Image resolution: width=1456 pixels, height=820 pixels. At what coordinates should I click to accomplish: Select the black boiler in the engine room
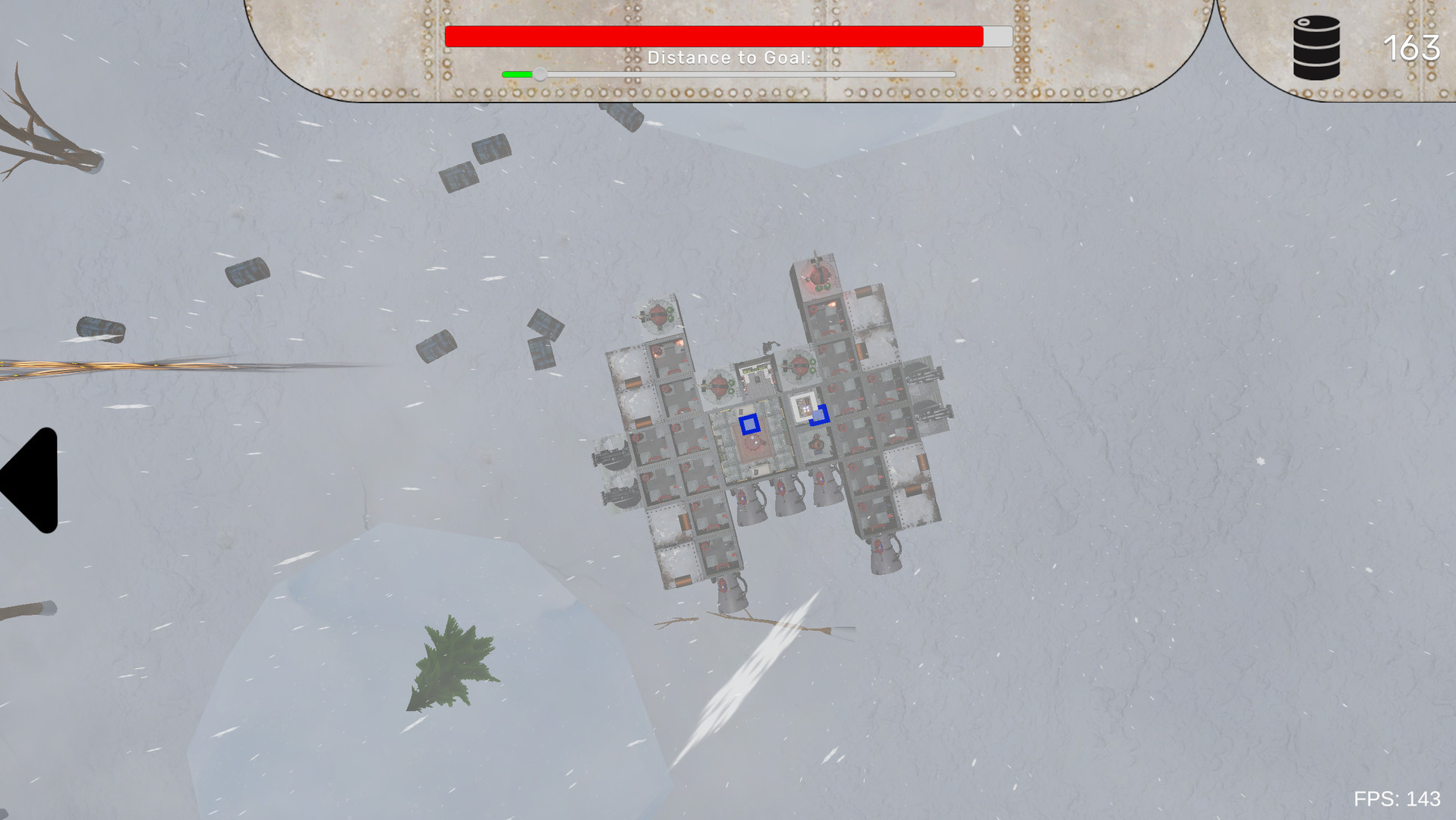pyautogui.click(x=817, y=444)
